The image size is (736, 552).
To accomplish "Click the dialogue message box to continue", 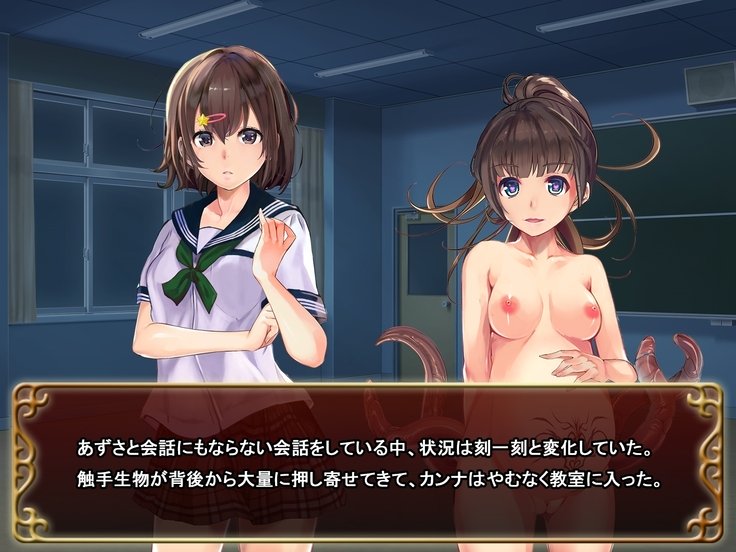I will pos(368,463).
